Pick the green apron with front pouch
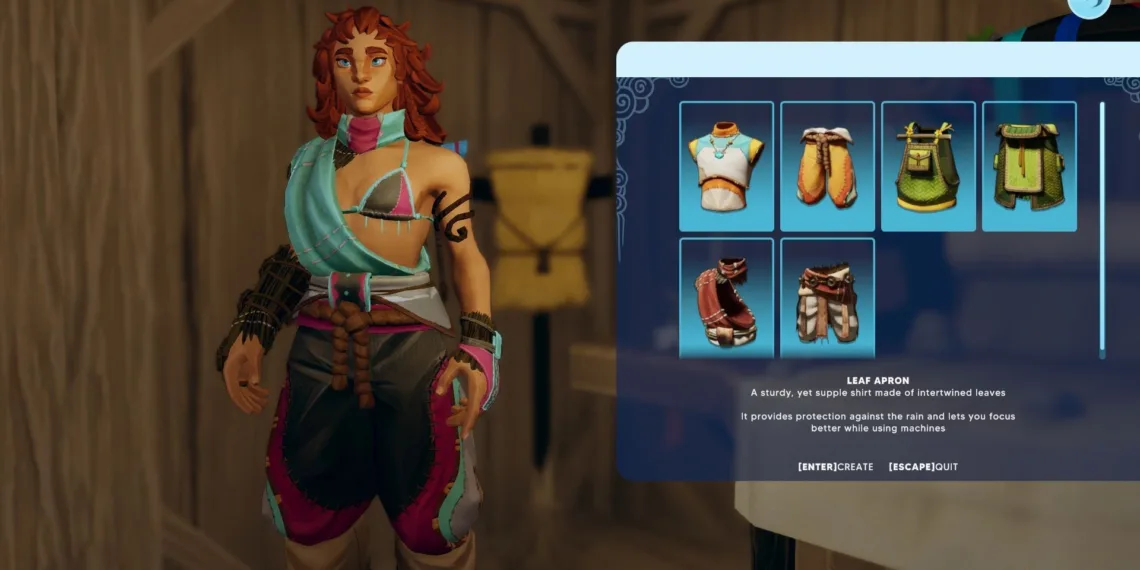The image size is (1140, 570). [928, 166]
